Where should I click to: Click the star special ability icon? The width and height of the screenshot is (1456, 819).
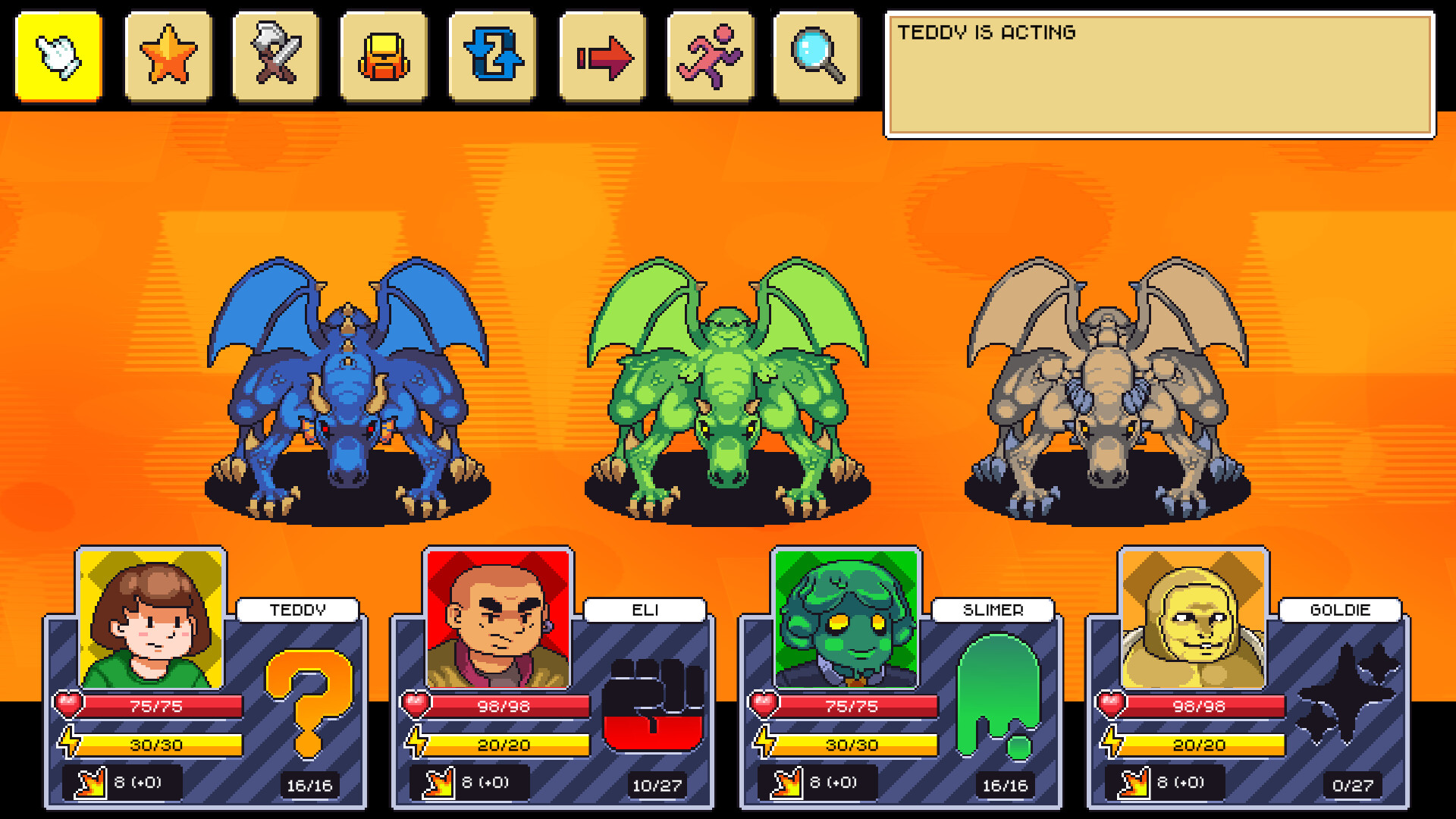[x=167, y=55]
